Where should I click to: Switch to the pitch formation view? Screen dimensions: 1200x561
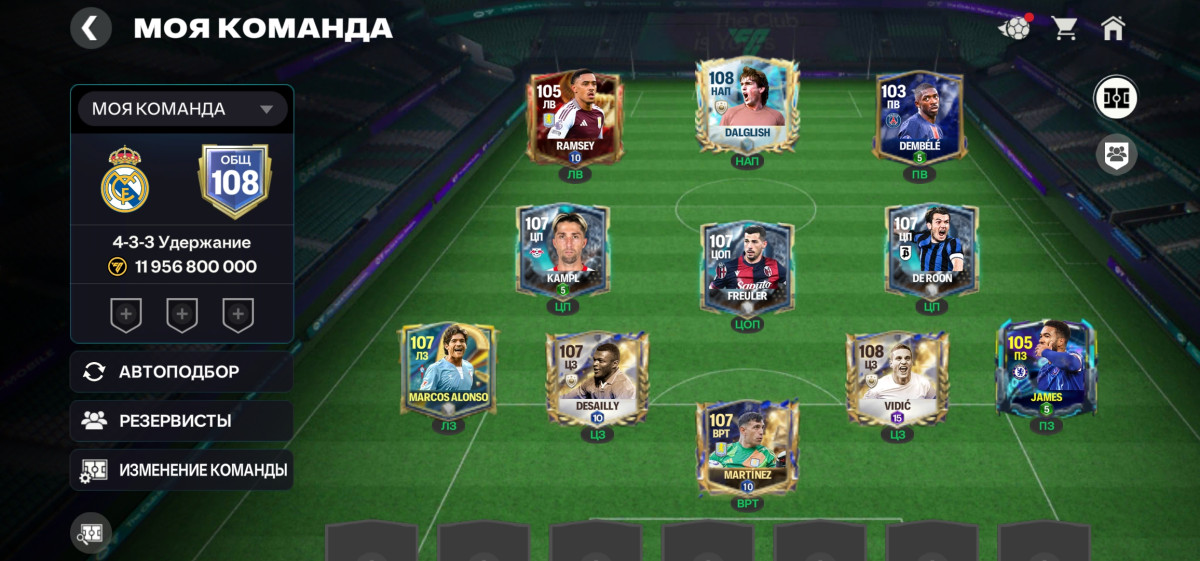point(1116,98)
